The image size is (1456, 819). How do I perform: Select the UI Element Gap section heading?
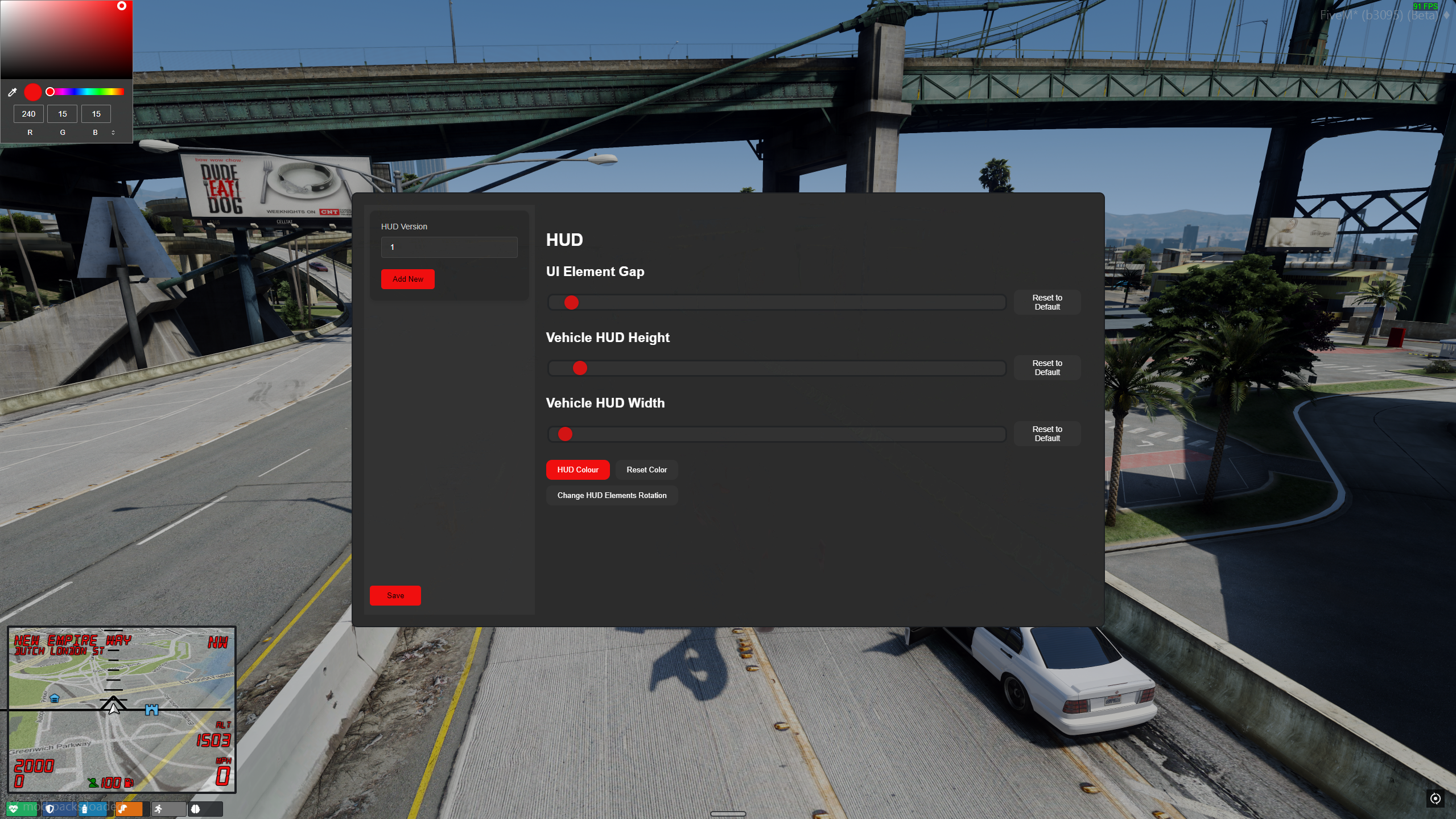coord(595,271)
